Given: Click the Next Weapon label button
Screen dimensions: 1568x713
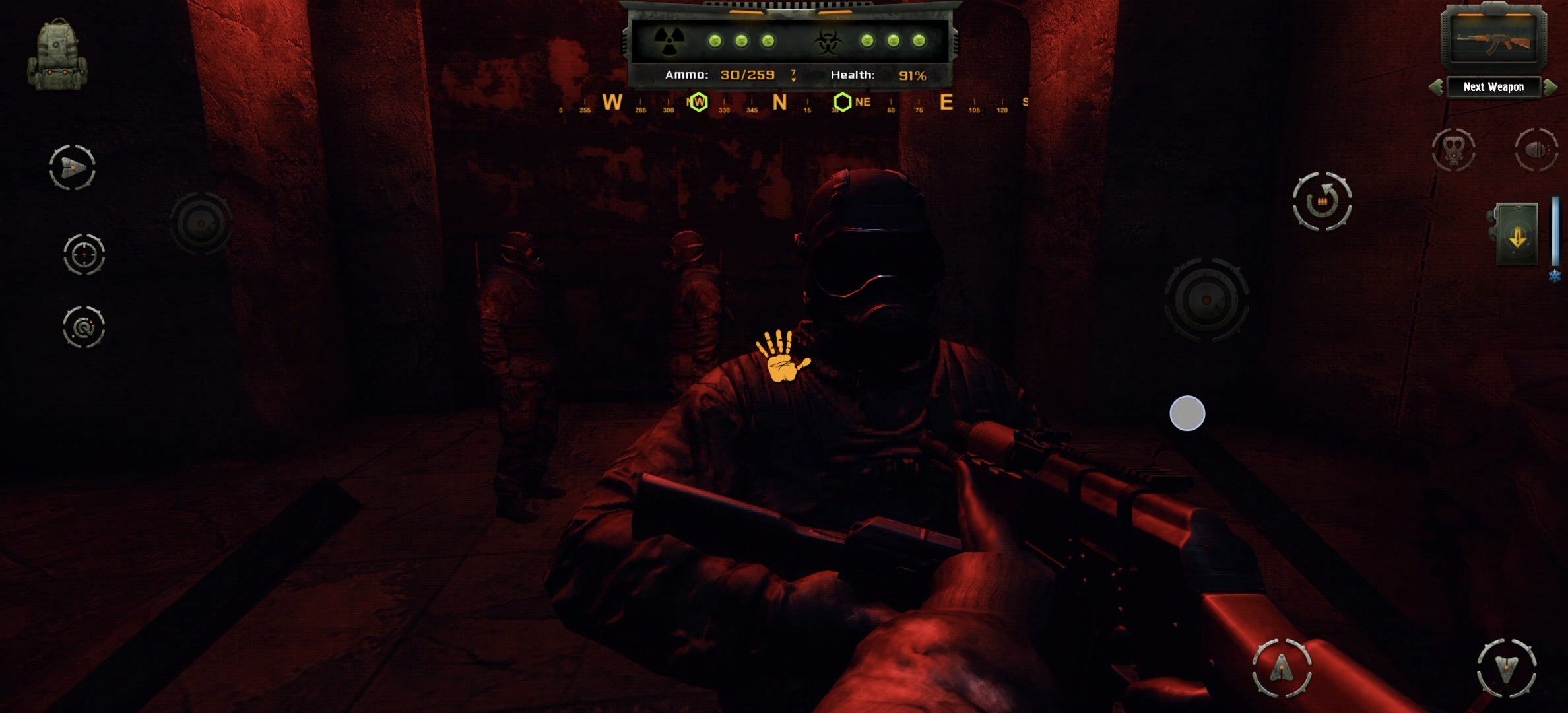Looking at the screenshot, I should 1493,87.
